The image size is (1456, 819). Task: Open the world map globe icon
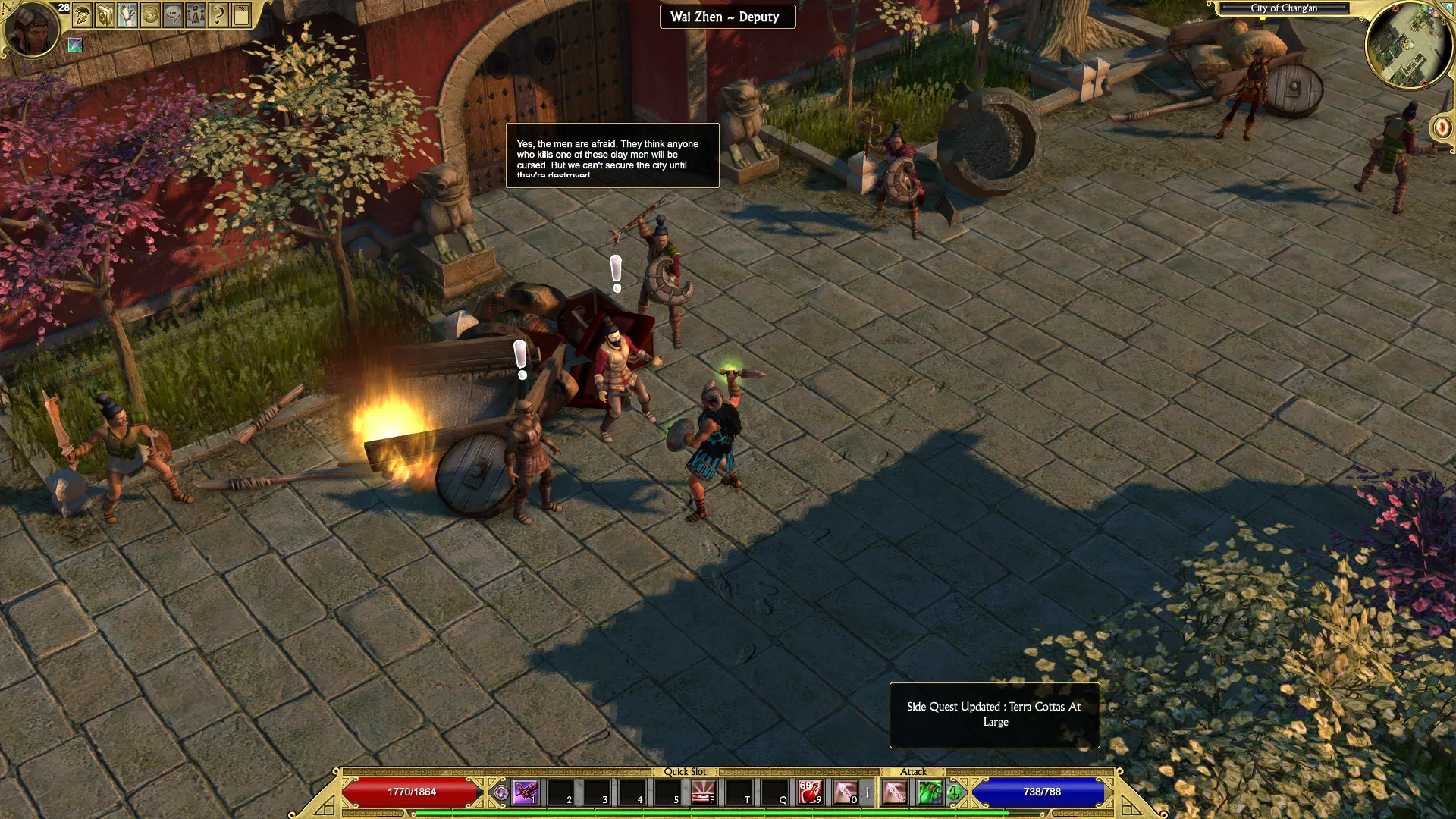click(150, 15)
